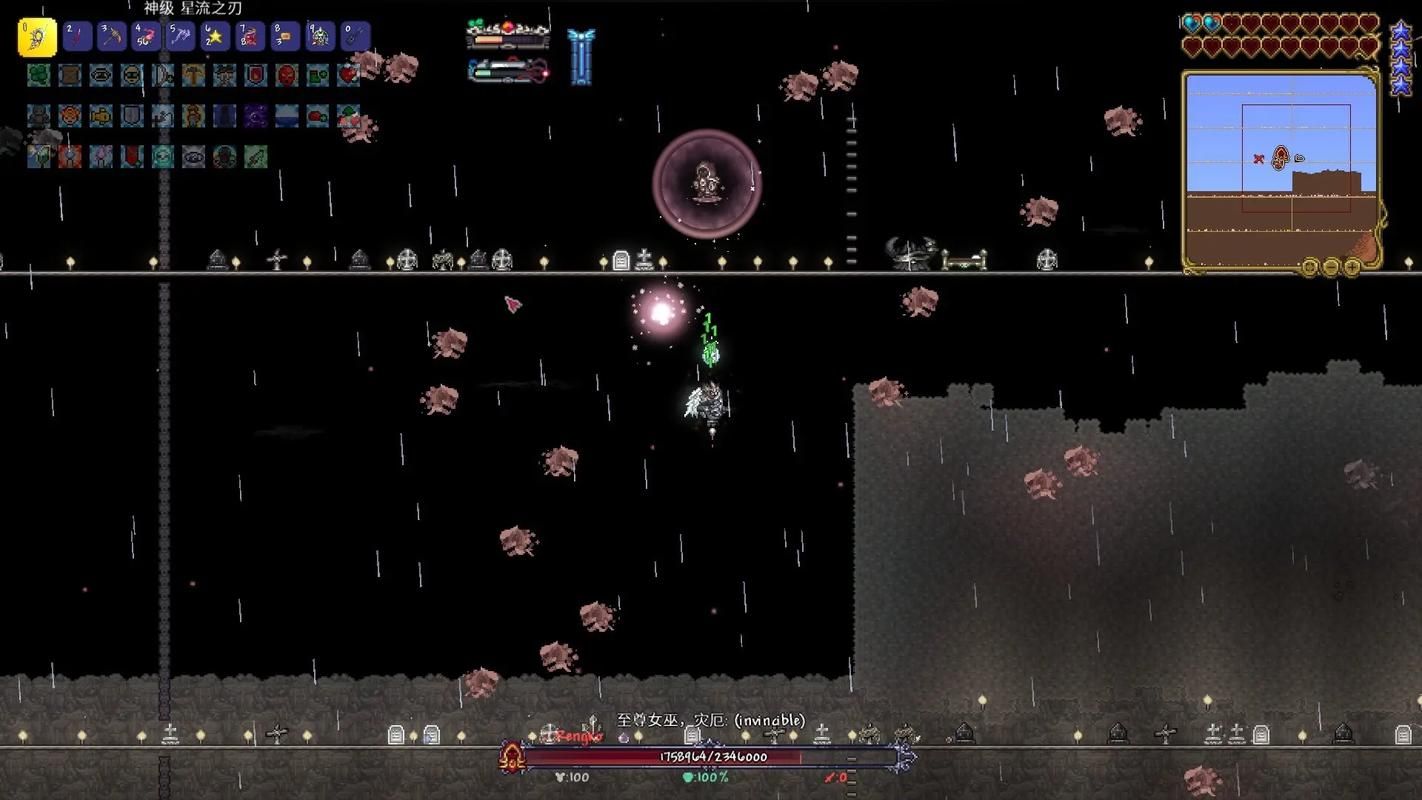This screenshot has width=1422, height=800.
Task: Click the green clover buff icon
Action: (x=38, y=75)
